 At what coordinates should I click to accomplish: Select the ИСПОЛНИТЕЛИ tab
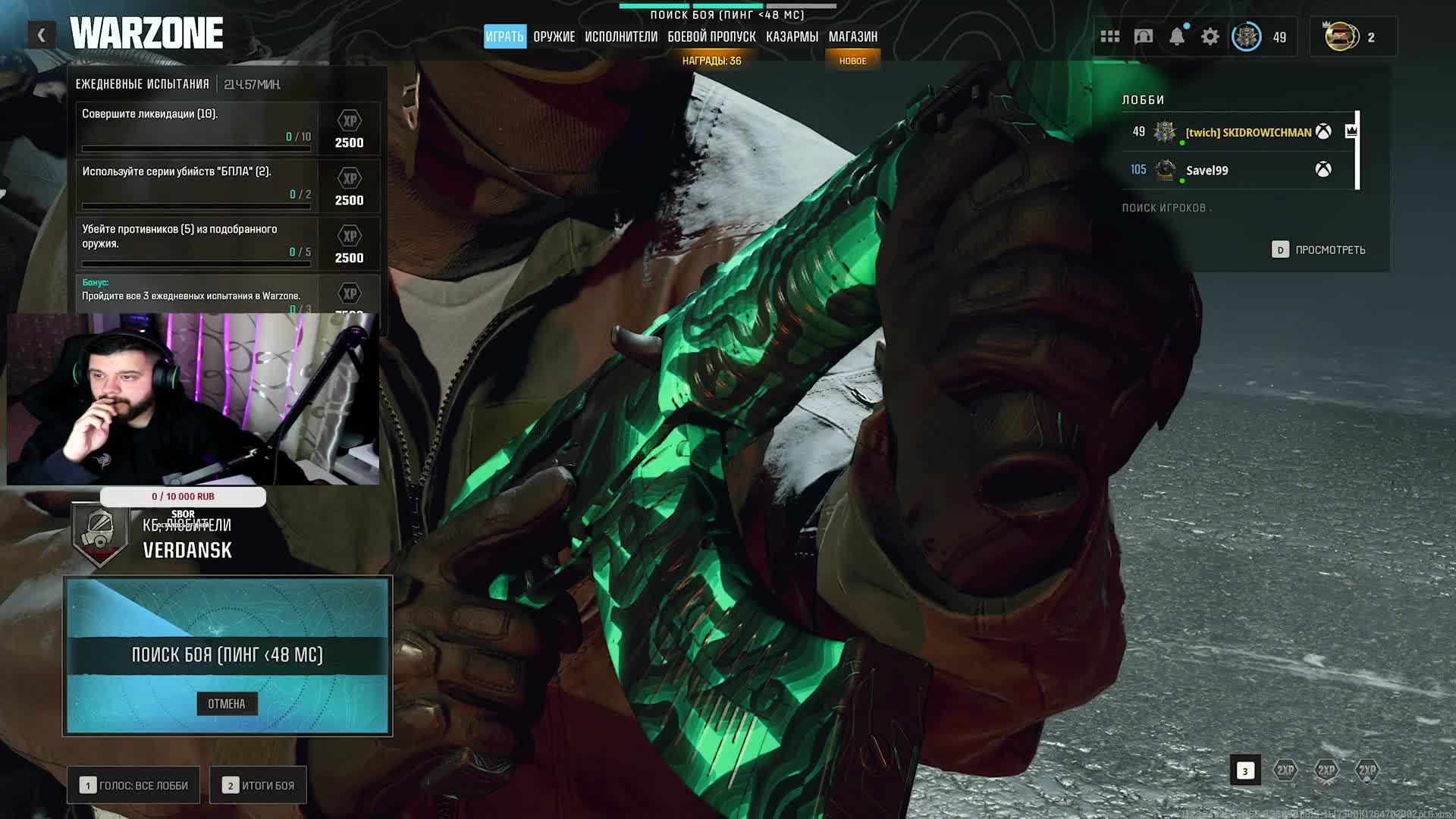click(620, 36)
